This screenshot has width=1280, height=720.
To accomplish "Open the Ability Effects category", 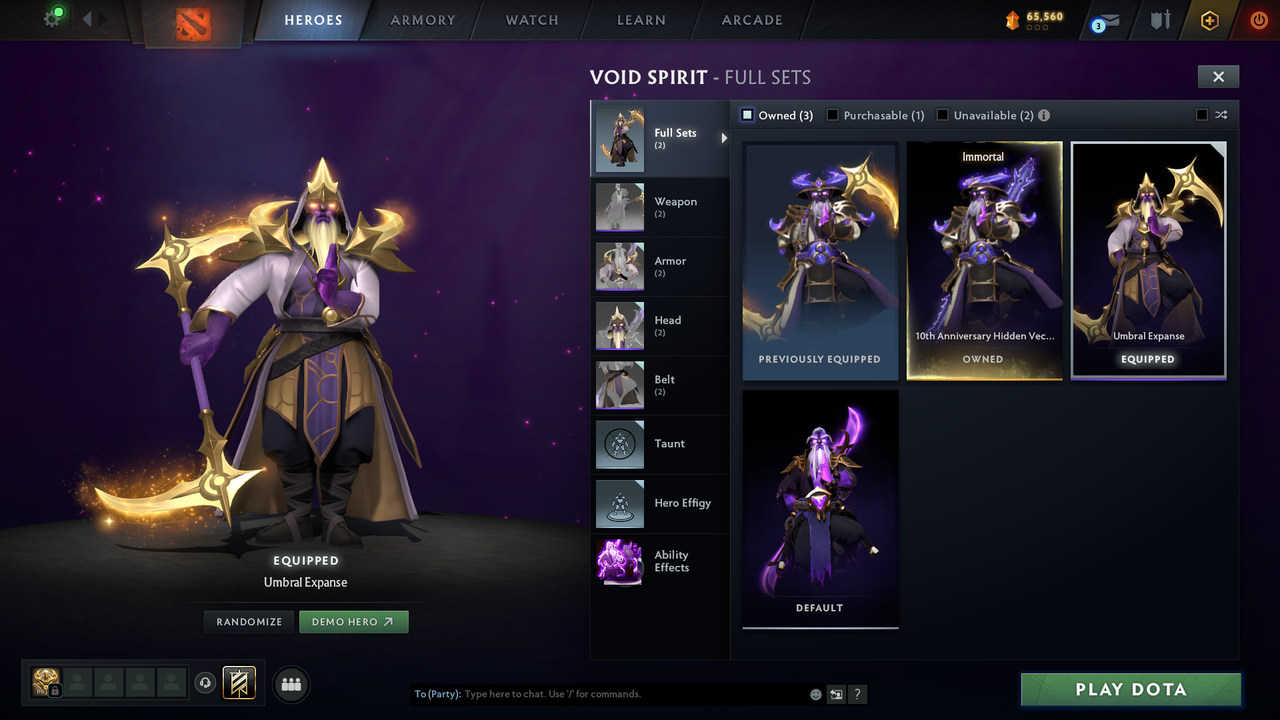I will click(x=660, y=562).
